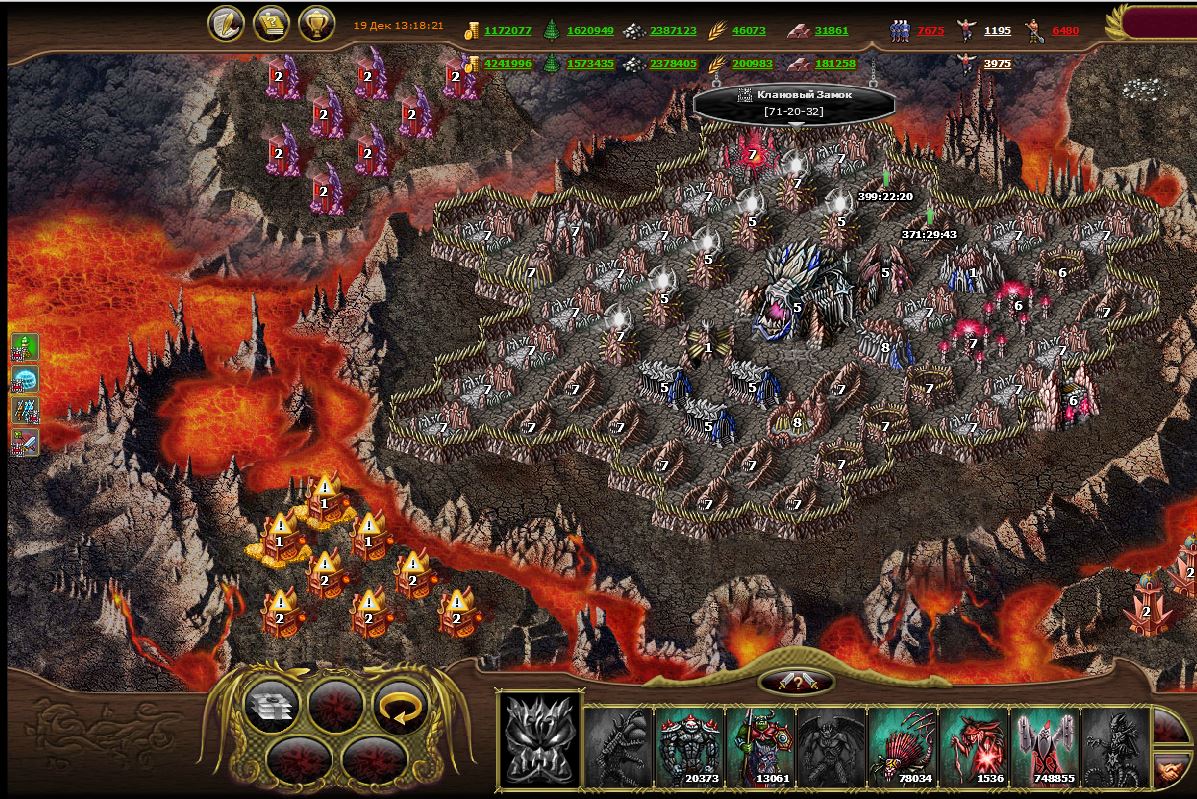
Task: Click the wood tree resource amount
Action: tap(590, 31)
